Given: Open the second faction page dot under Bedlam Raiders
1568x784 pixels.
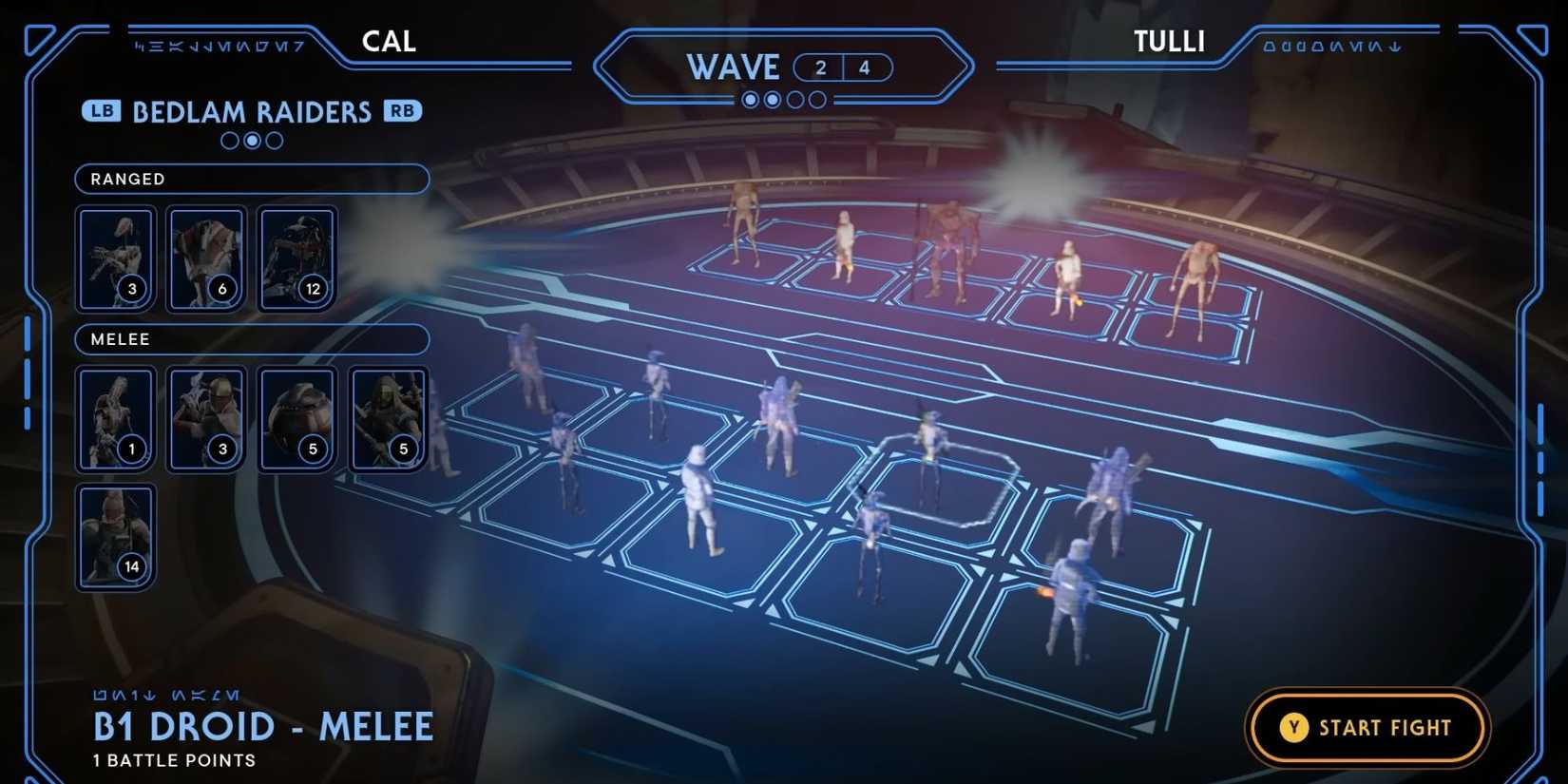Looking at the screenshot, I should tap(251, 141).
